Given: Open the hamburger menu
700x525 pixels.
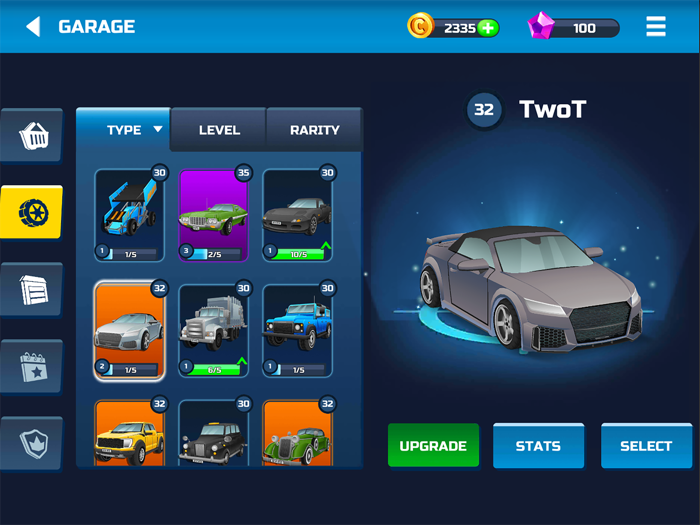Looking at the screenshot, I should (x=656, y=27).
